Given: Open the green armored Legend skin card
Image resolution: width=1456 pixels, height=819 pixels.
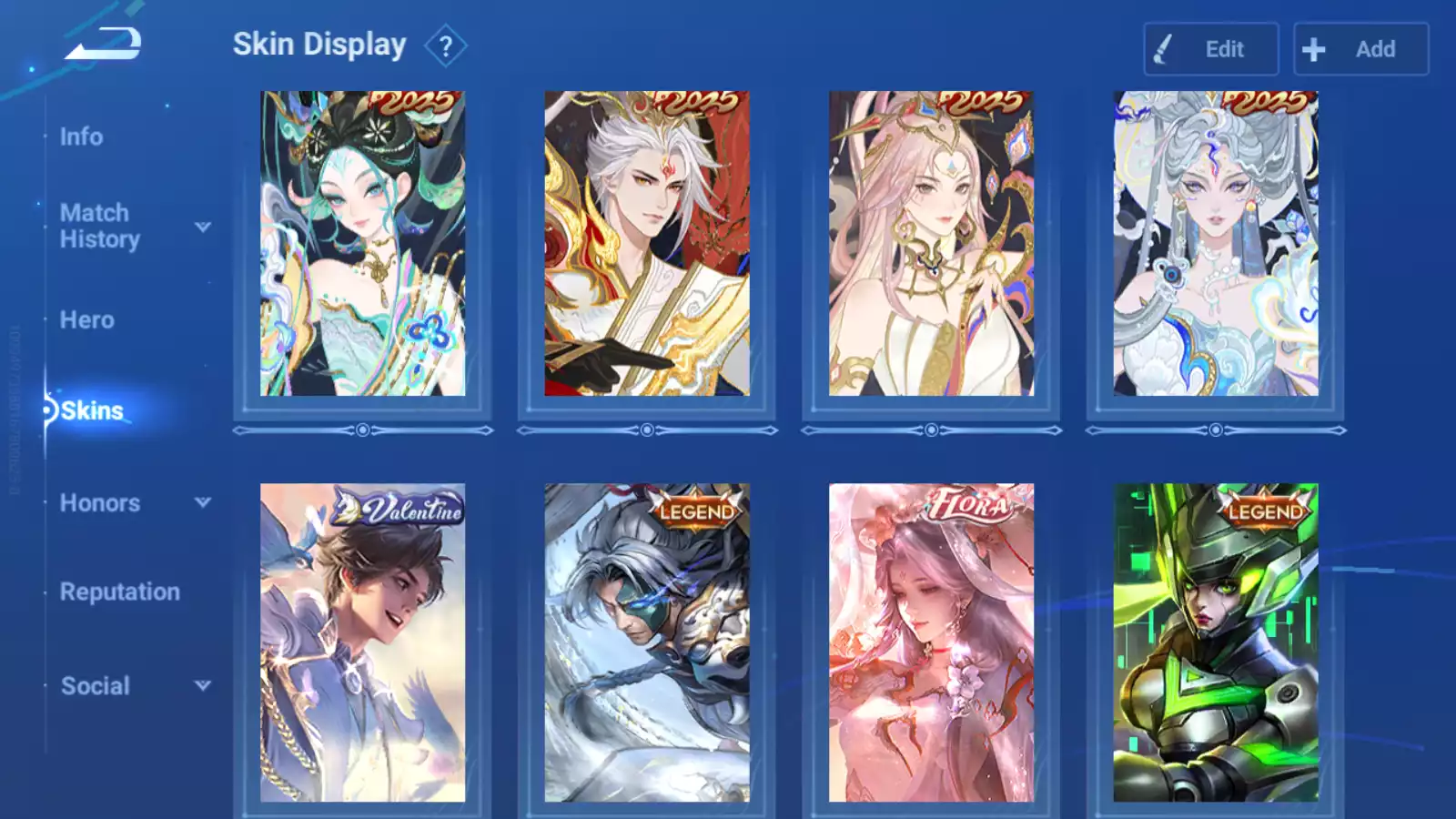Looking at the screenshot, I should click(1216, 642).
